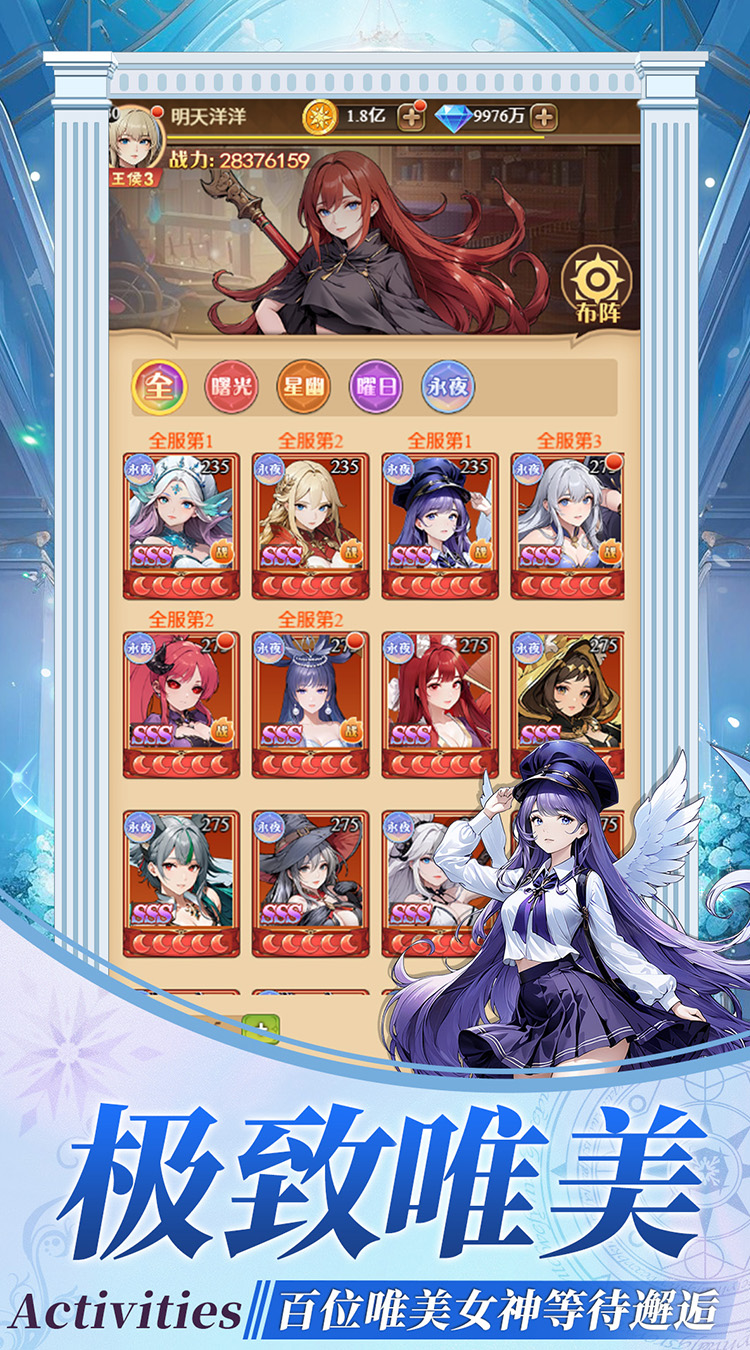Screen dimensions: 750x1350
Task: Choose the blonde braided hero card
Action: [x=310, y=525]
